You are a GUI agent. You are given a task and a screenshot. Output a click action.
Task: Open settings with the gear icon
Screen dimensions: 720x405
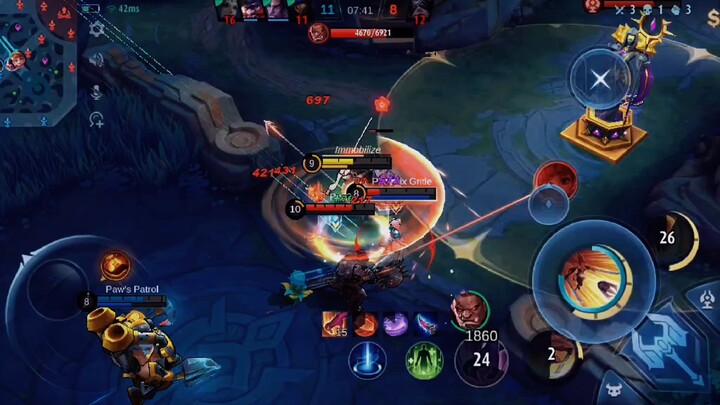point(97,29)
